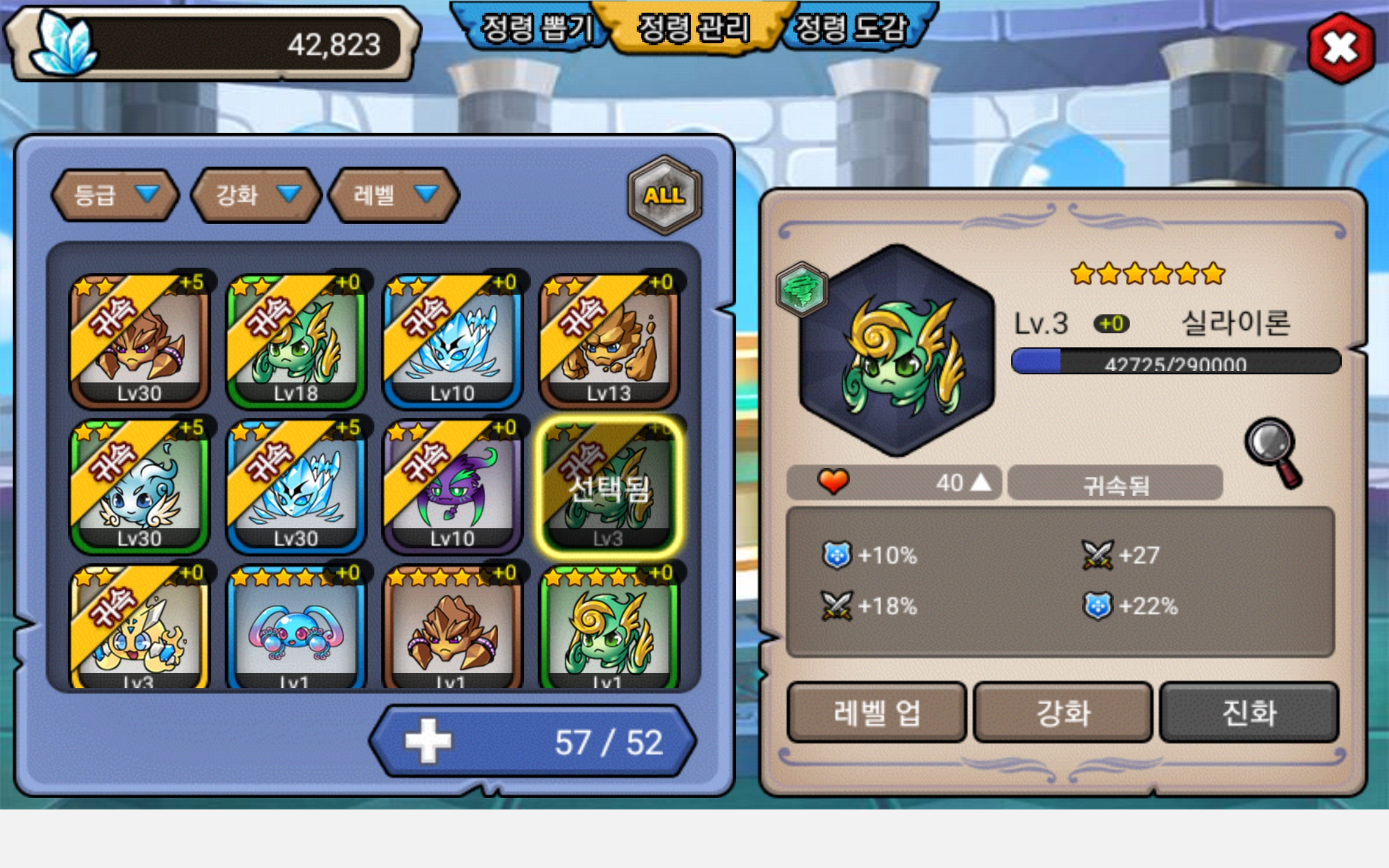Expand spirit storage with the plus button
The width and height of the screenshot is (1389, 868).
(428, 741)
